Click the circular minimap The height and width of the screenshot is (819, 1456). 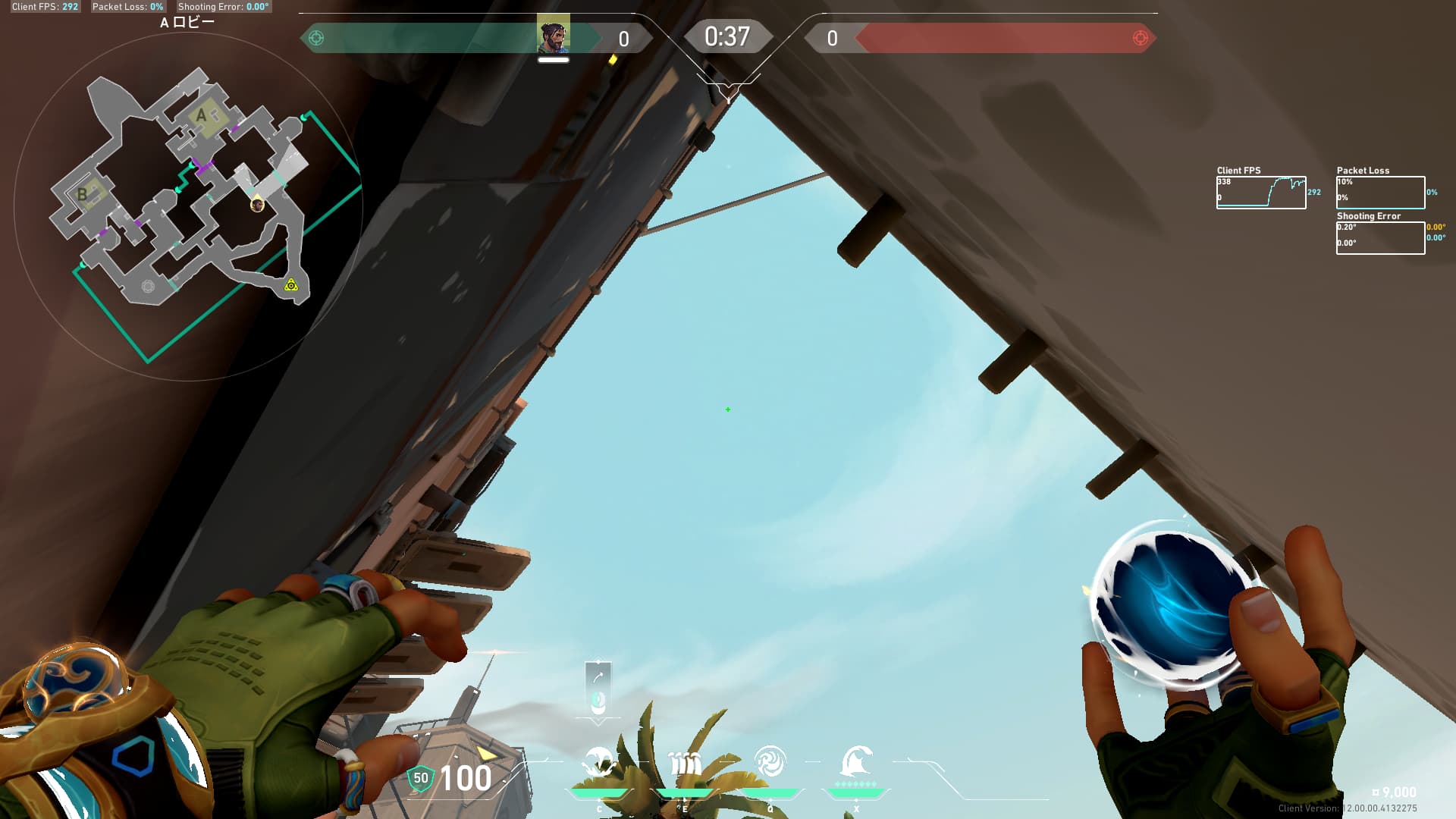[x=188, y=206]
